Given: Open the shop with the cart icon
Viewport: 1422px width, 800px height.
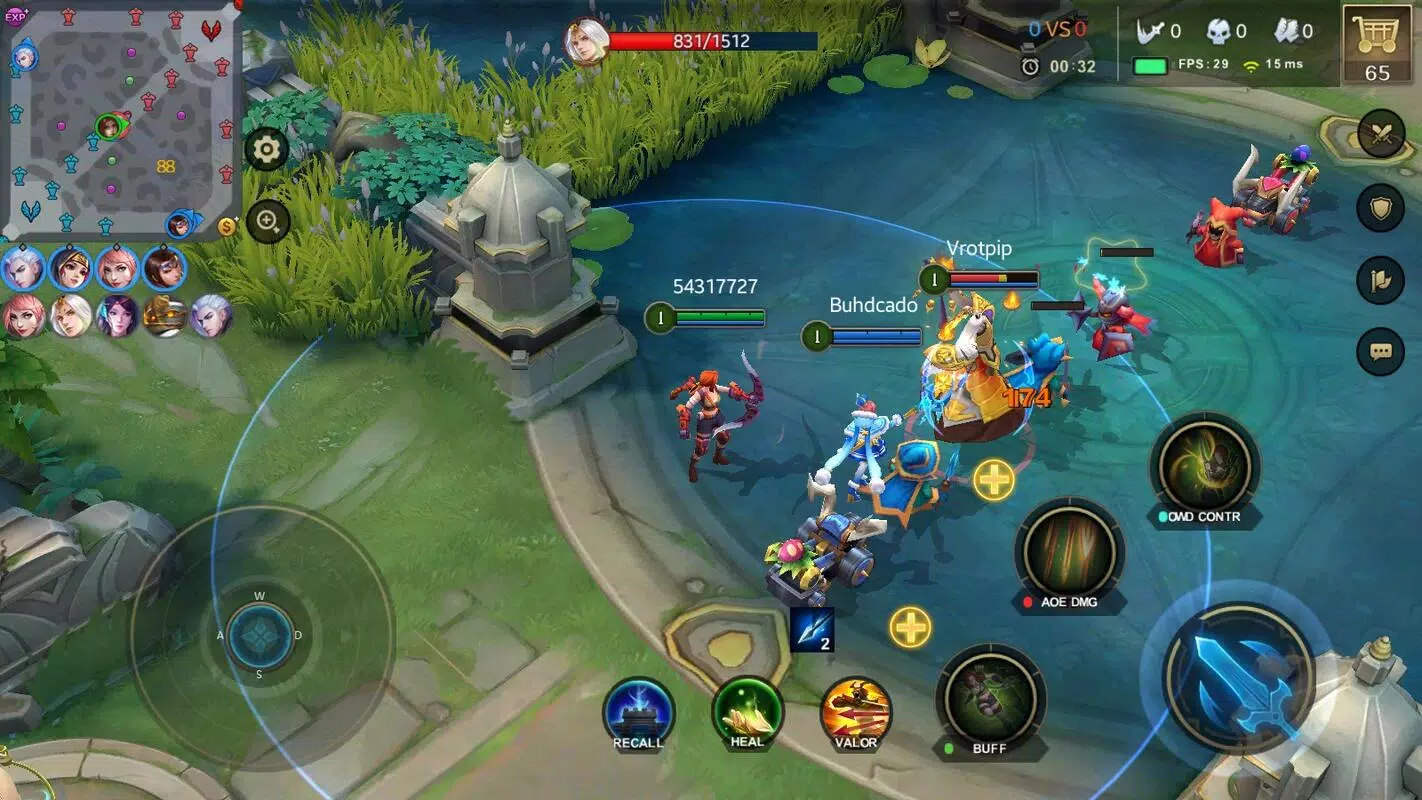Looking at the screenshot, I should [x=1377, y=43].
